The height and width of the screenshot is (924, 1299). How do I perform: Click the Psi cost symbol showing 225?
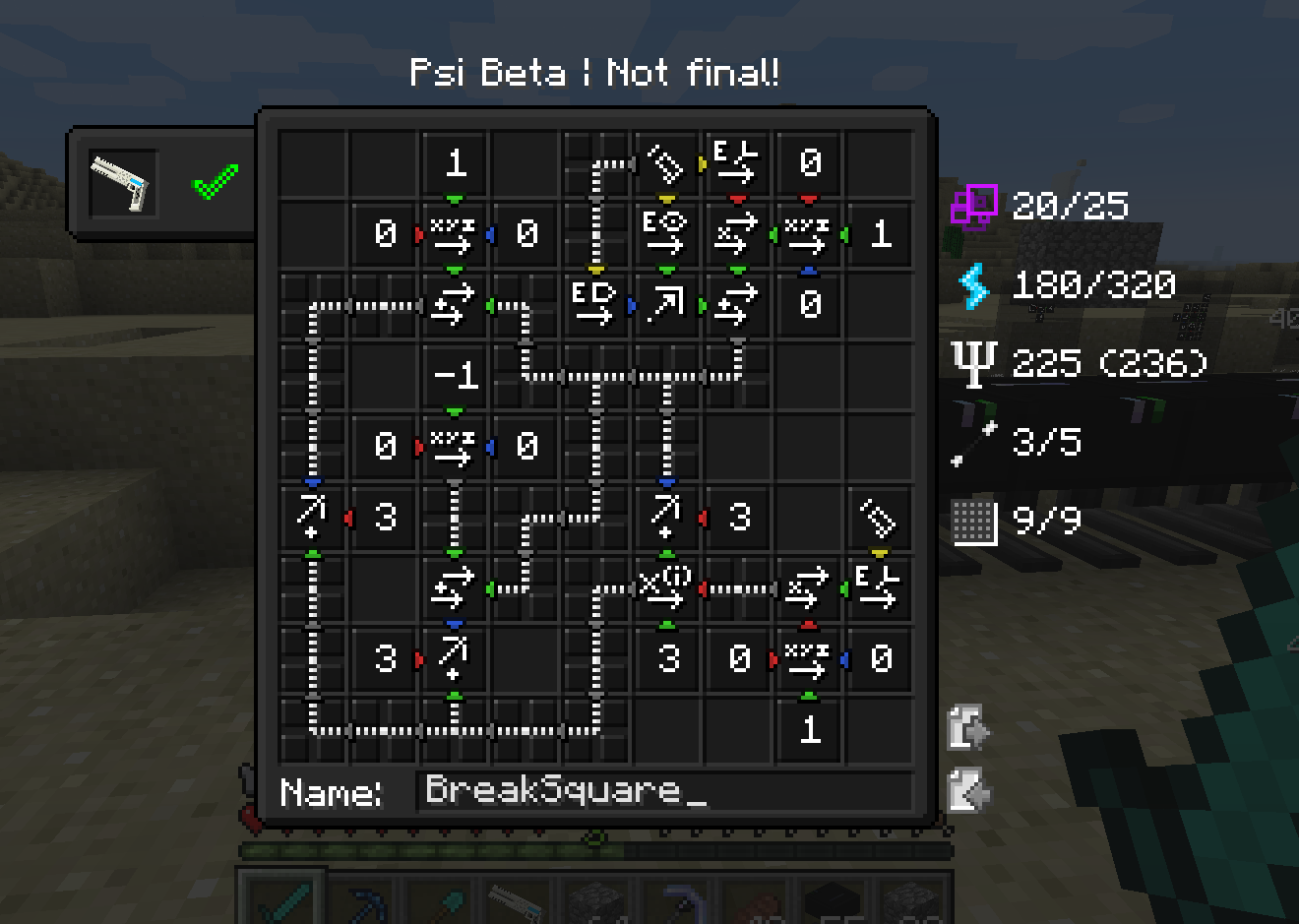pos(976,362)
